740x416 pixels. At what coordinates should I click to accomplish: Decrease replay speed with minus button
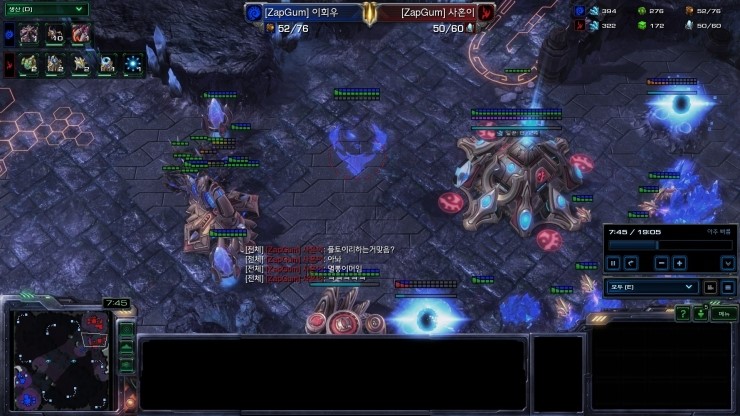[661, 263]
